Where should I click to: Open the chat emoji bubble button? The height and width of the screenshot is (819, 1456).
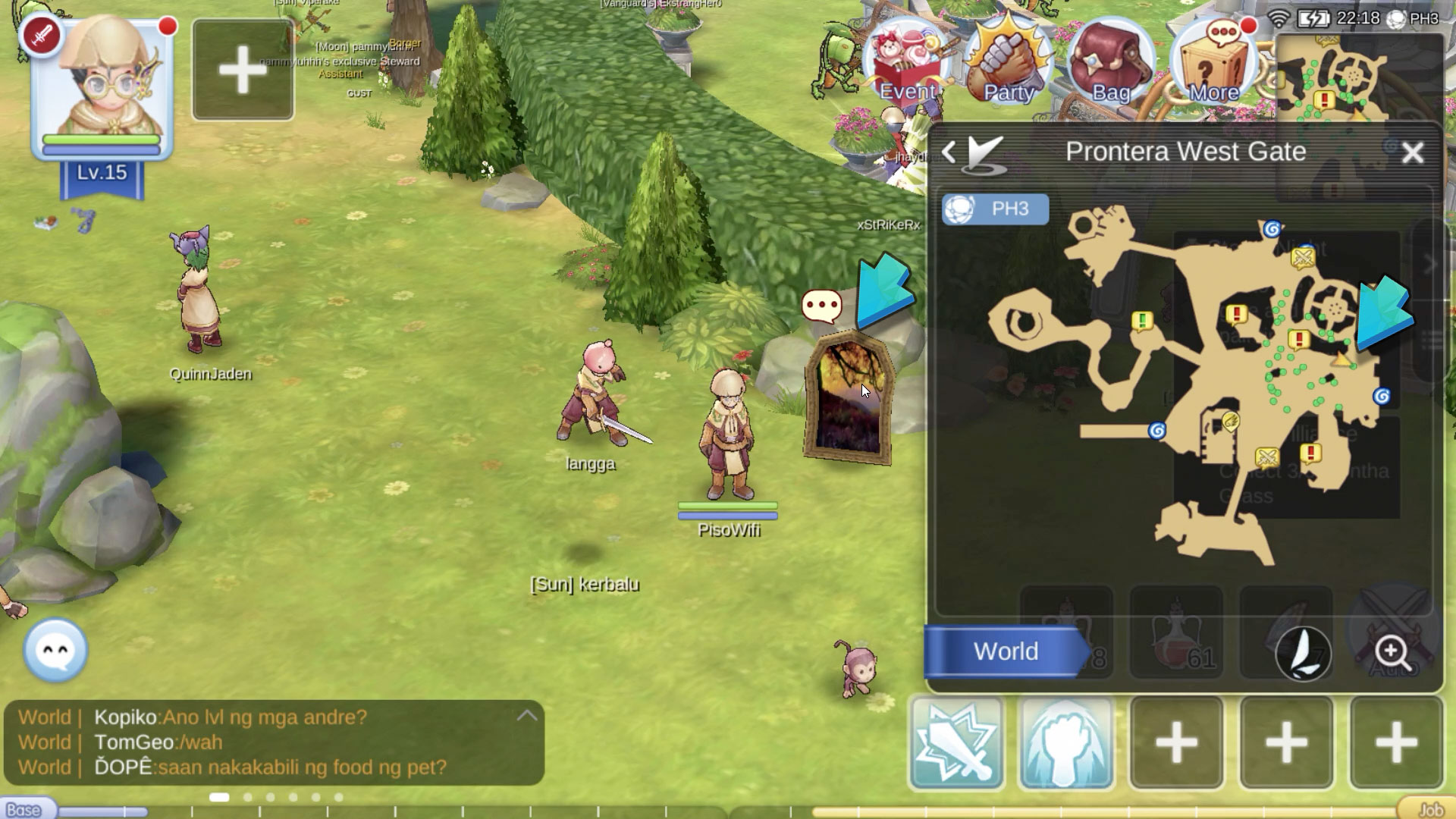tap(55, 650)
